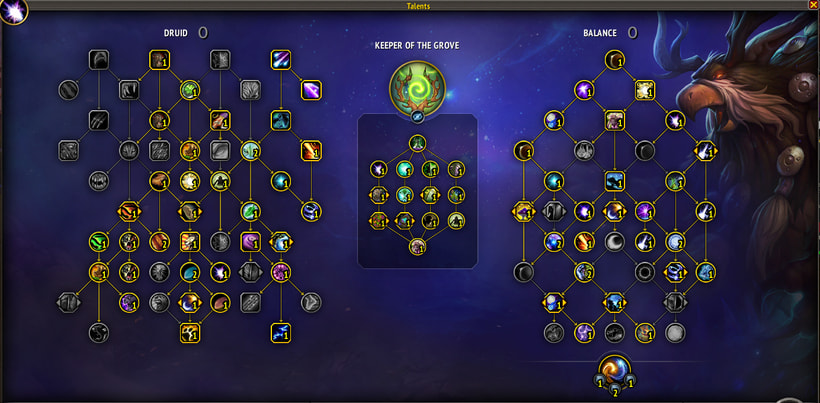Screen dimensions: 820x403
Task: Select the purple streak square talent in Druid tree
Action: [x=311, y=91]
